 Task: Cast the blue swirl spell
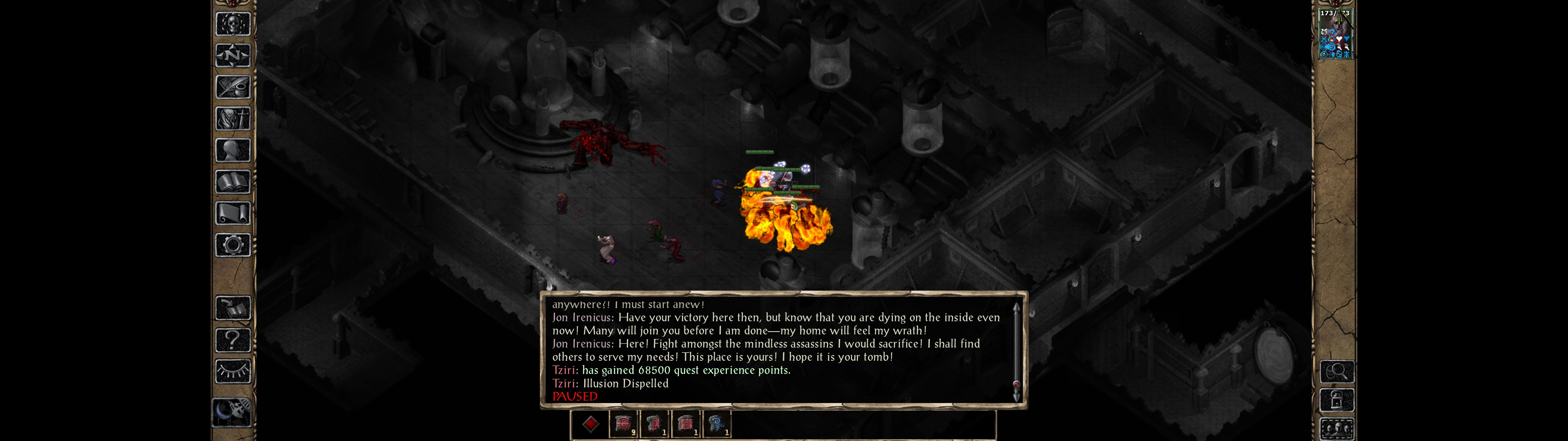716,424
